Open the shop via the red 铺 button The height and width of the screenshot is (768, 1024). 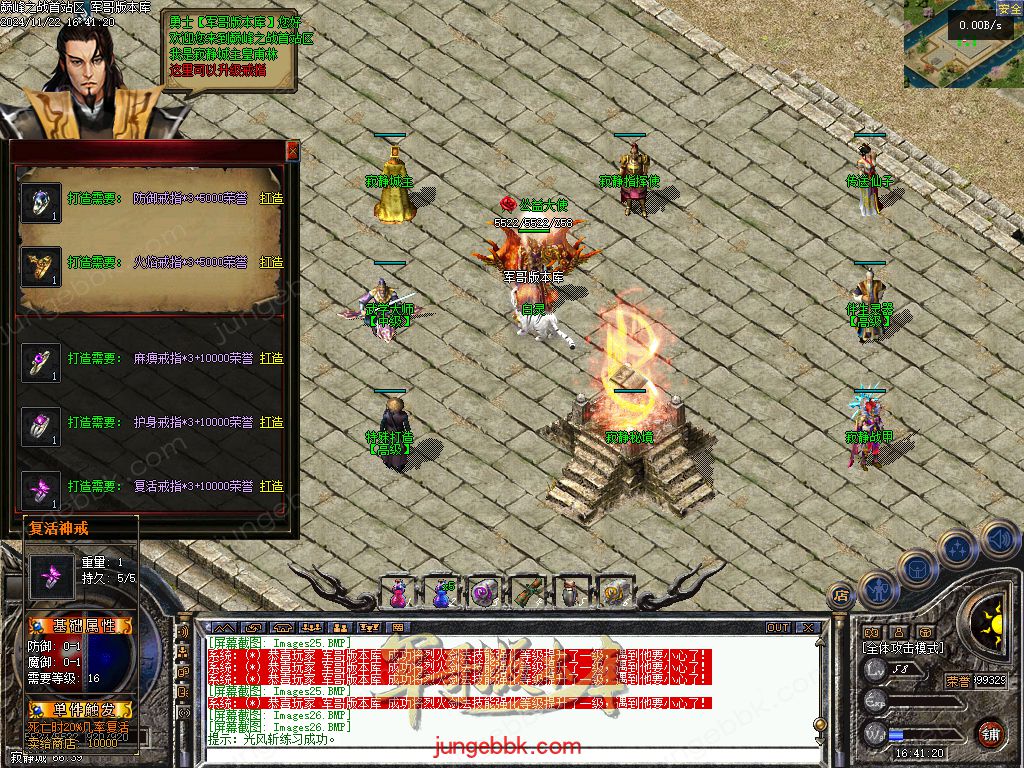[x=990, y=733]
